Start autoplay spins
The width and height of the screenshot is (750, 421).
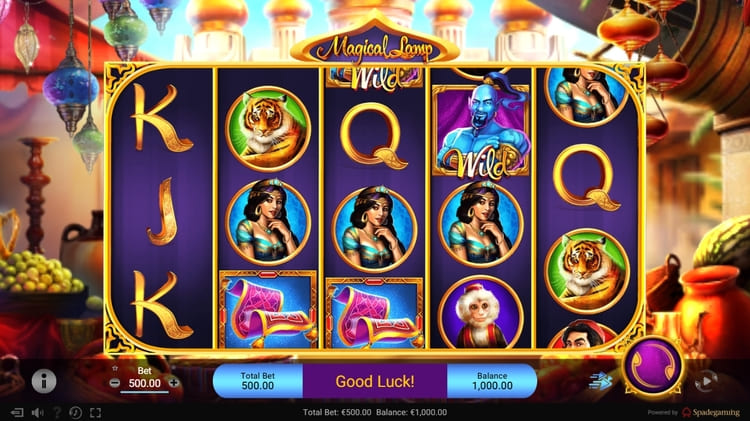(706, 380)
